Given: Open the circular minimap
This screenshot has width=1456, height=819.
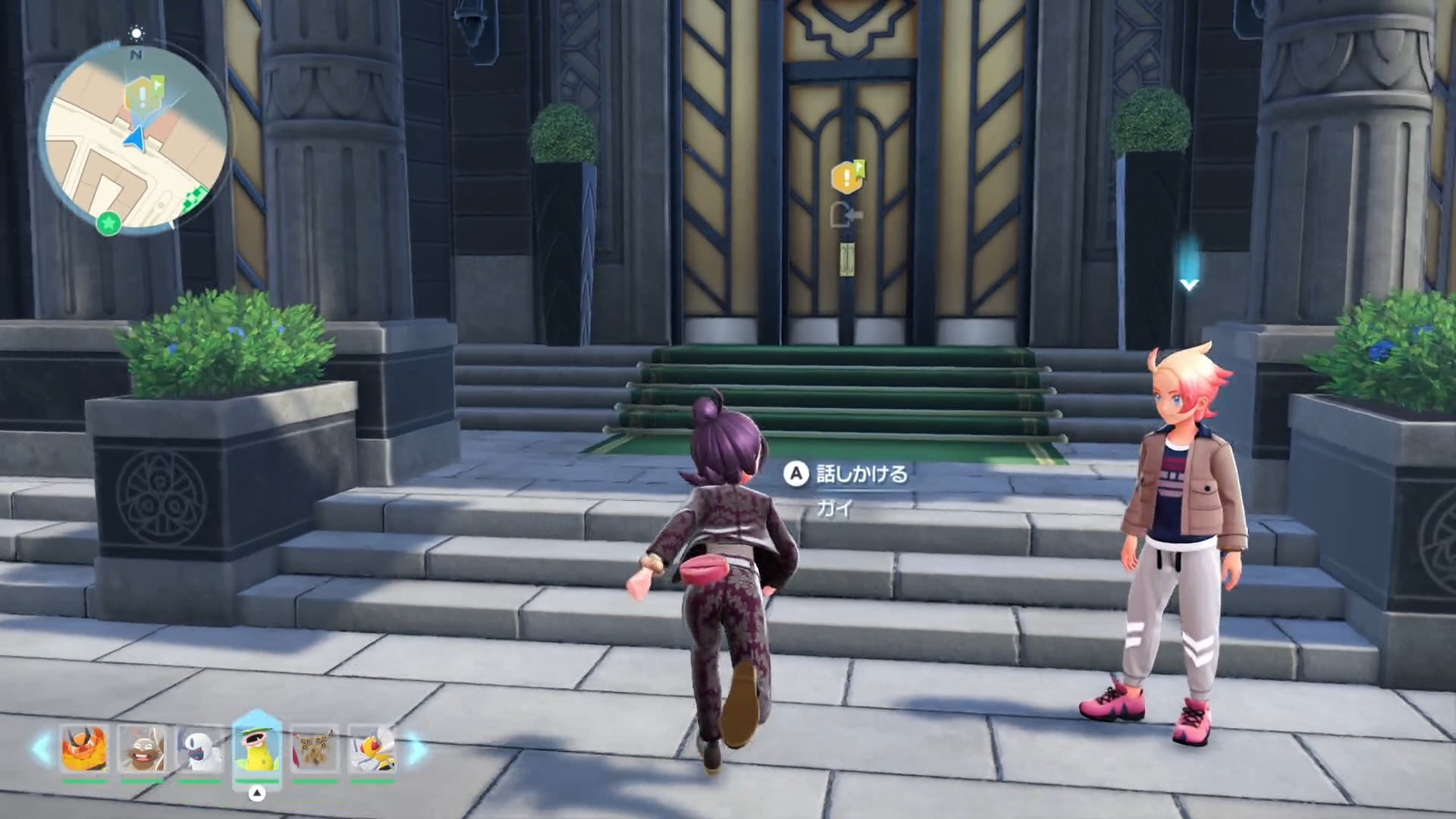Looking at the screenshot, I should click(x=136, y=138).
